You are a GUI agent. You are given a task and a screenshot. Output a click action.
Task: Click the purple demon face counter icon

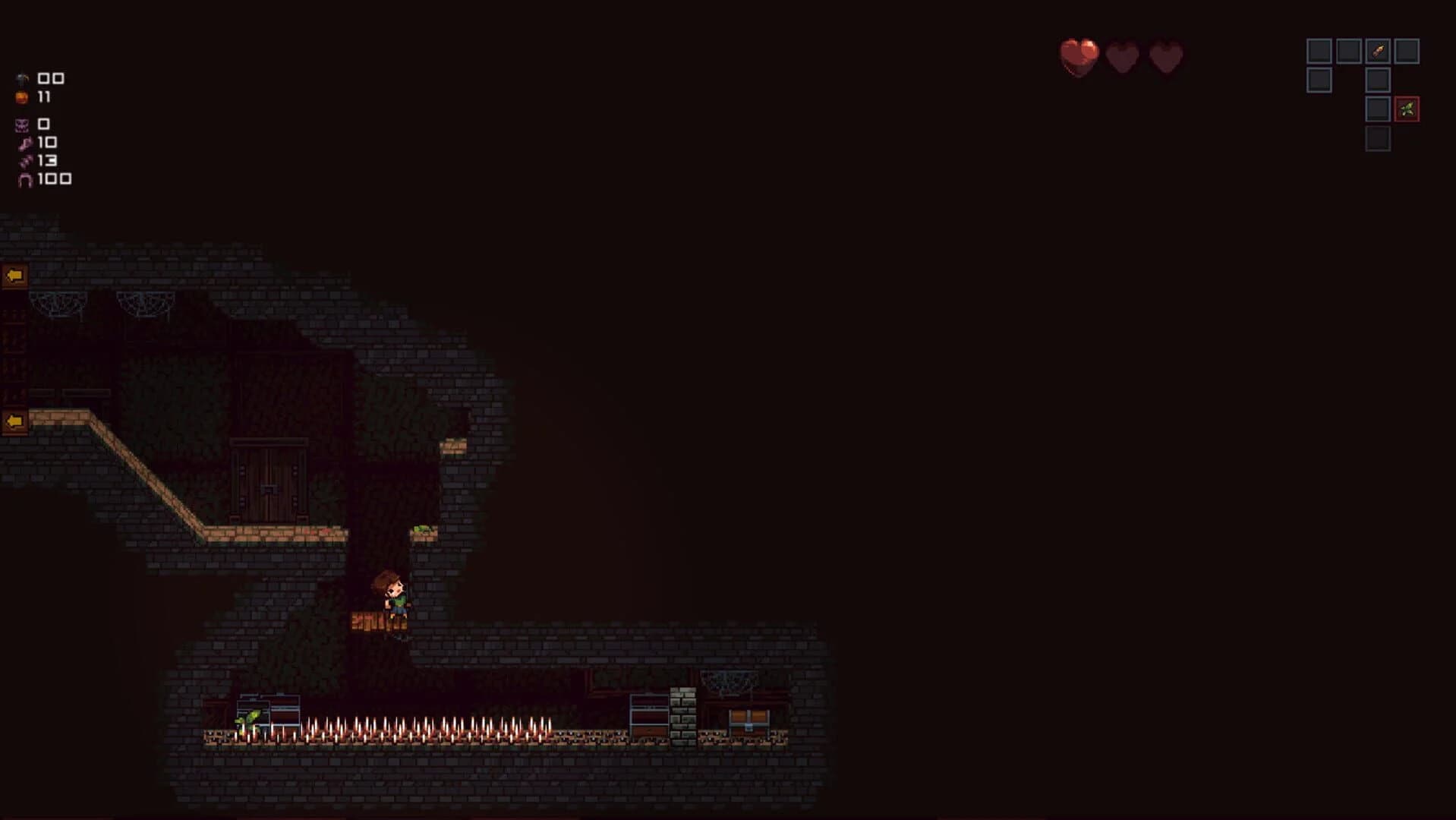pos(21,124)
